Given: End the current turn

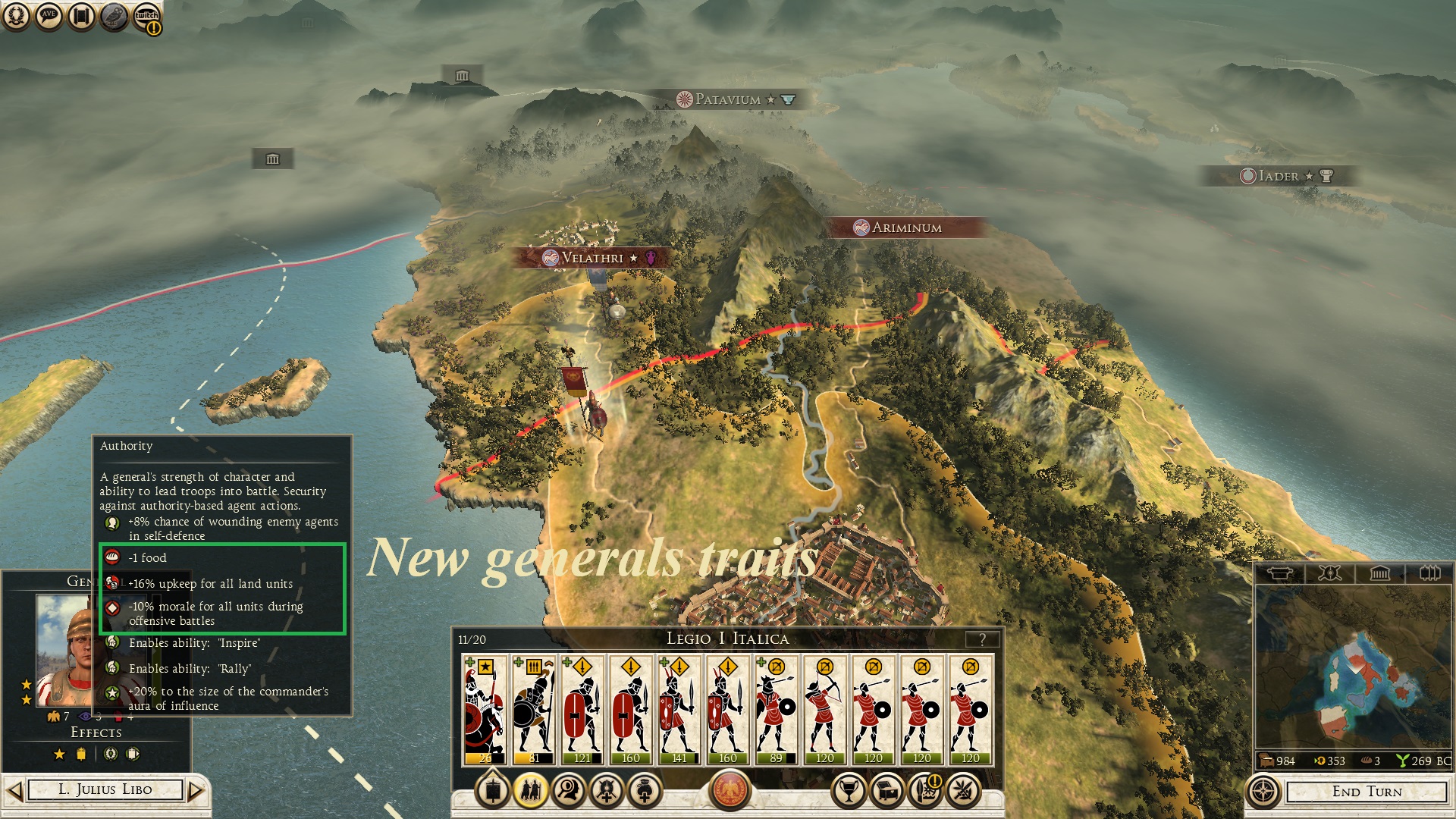Looking at the screenshot, I should tap(1367, 792).
